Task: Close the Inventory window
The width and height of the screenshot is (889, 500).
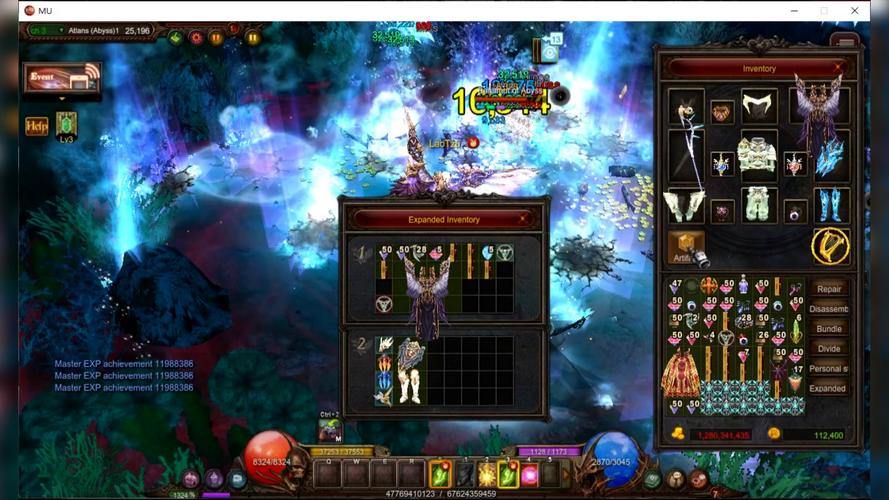Action: (838, 69)
